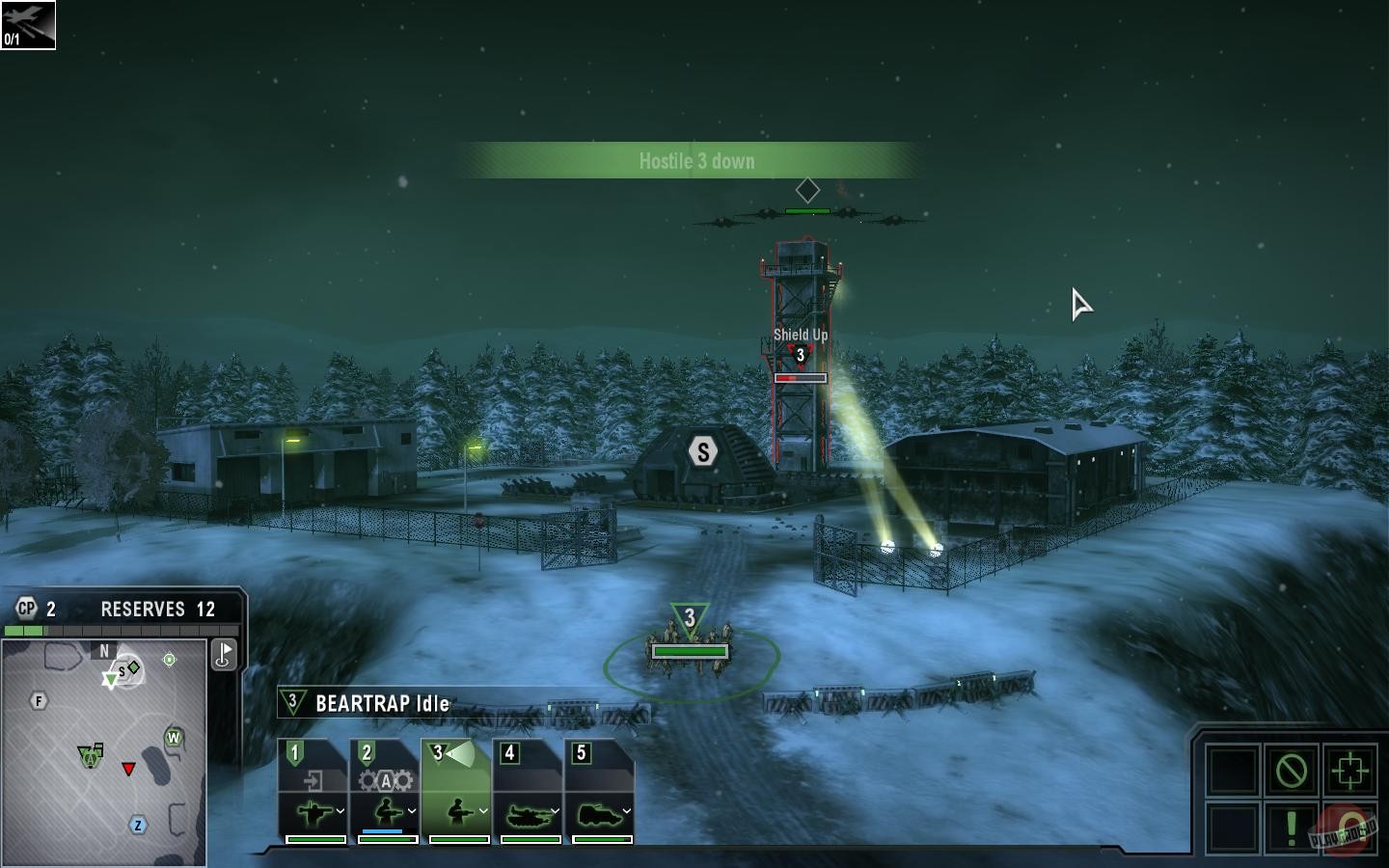
Task: Click the transport vehicle icon on unit card 5
Action: click(x=598, y=815)
